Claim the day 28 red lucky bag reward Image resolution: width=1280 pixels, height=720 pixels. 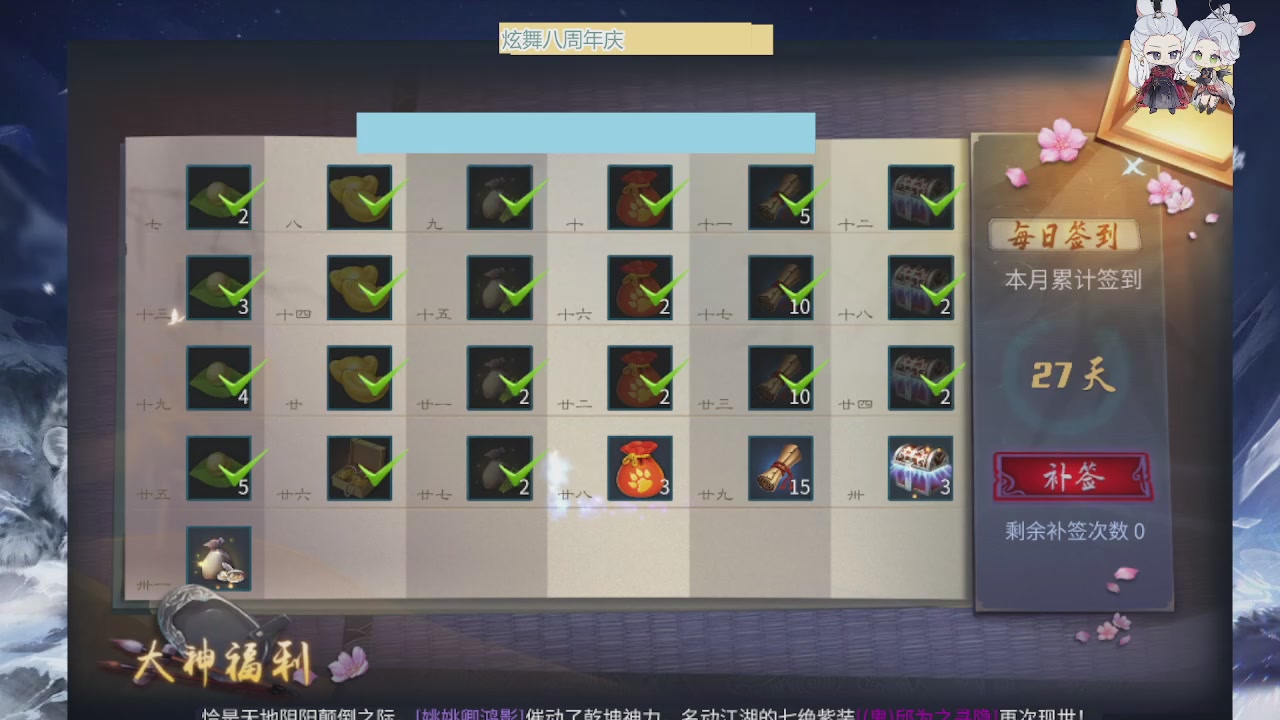click(x=640, y=467)
